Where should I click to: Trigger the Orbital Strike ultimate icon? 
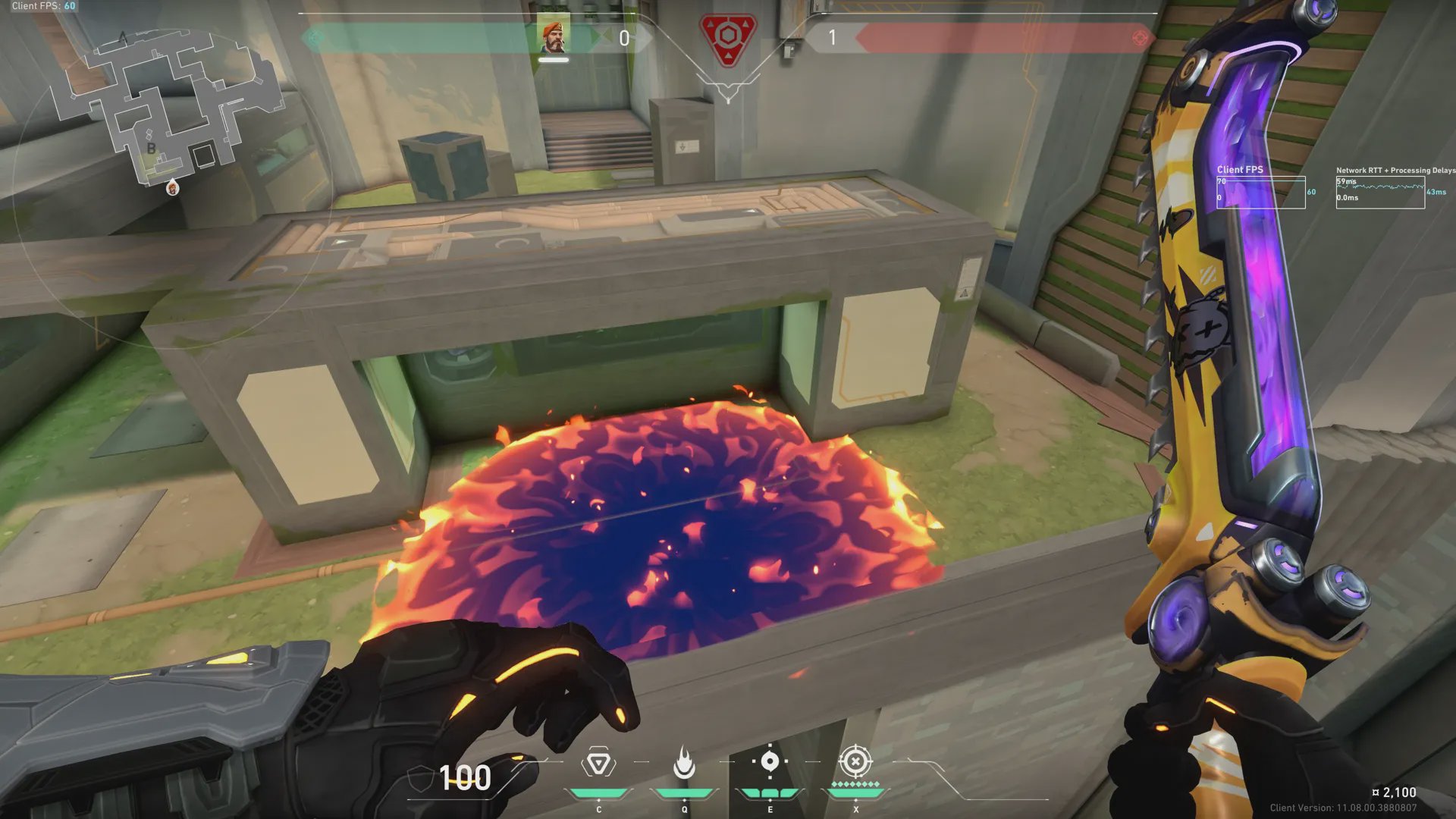(855, 761)
